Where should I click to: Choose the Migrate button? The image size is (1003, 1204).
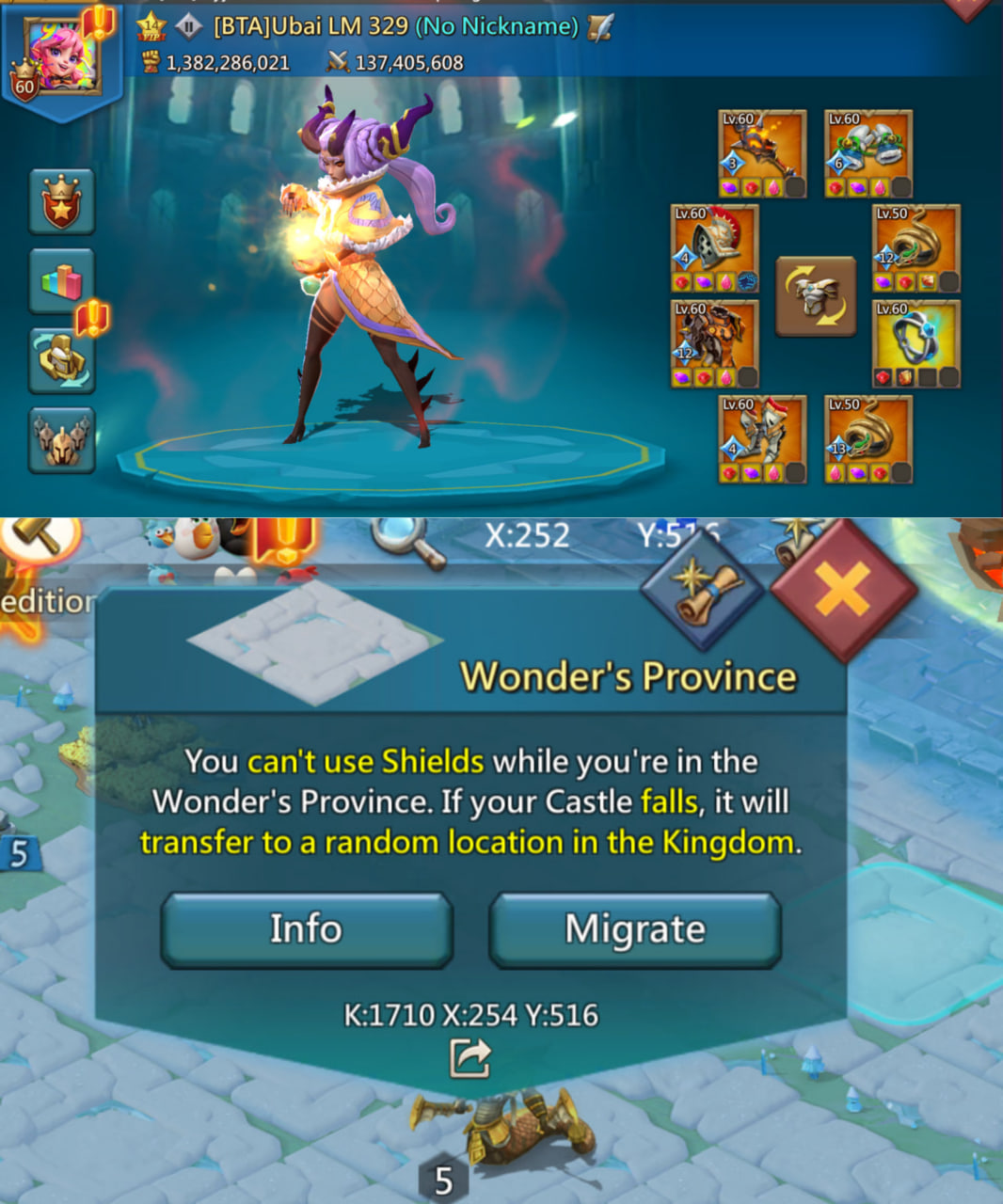pyautogui.click(x=635, y=929)
